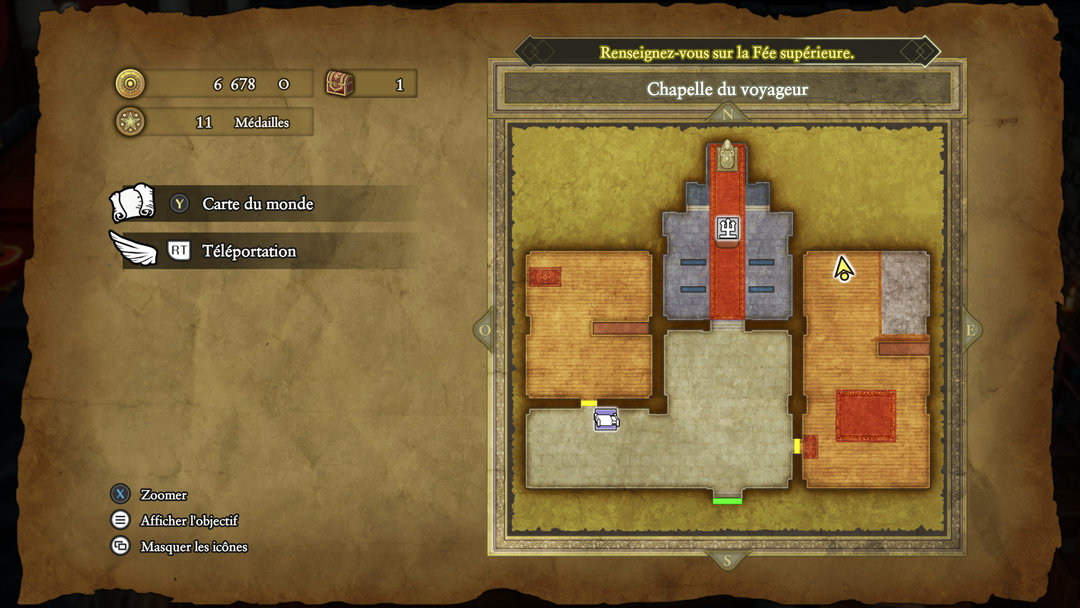Click the green exit marker on the map
1080x608 pixels.
(x=727, y=500)
